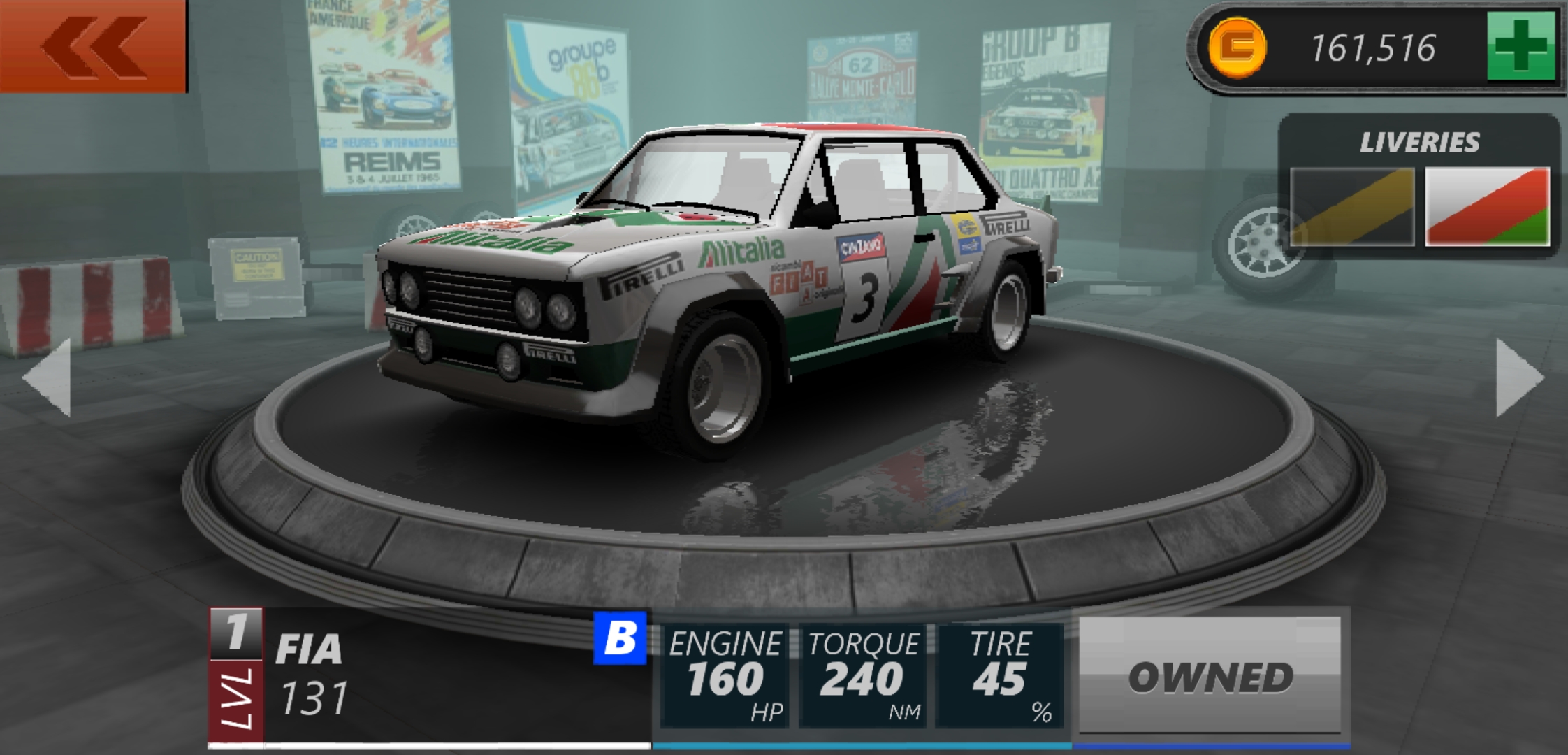
Task: Show the previous car with the left arrow
Action: pos(48,377)
